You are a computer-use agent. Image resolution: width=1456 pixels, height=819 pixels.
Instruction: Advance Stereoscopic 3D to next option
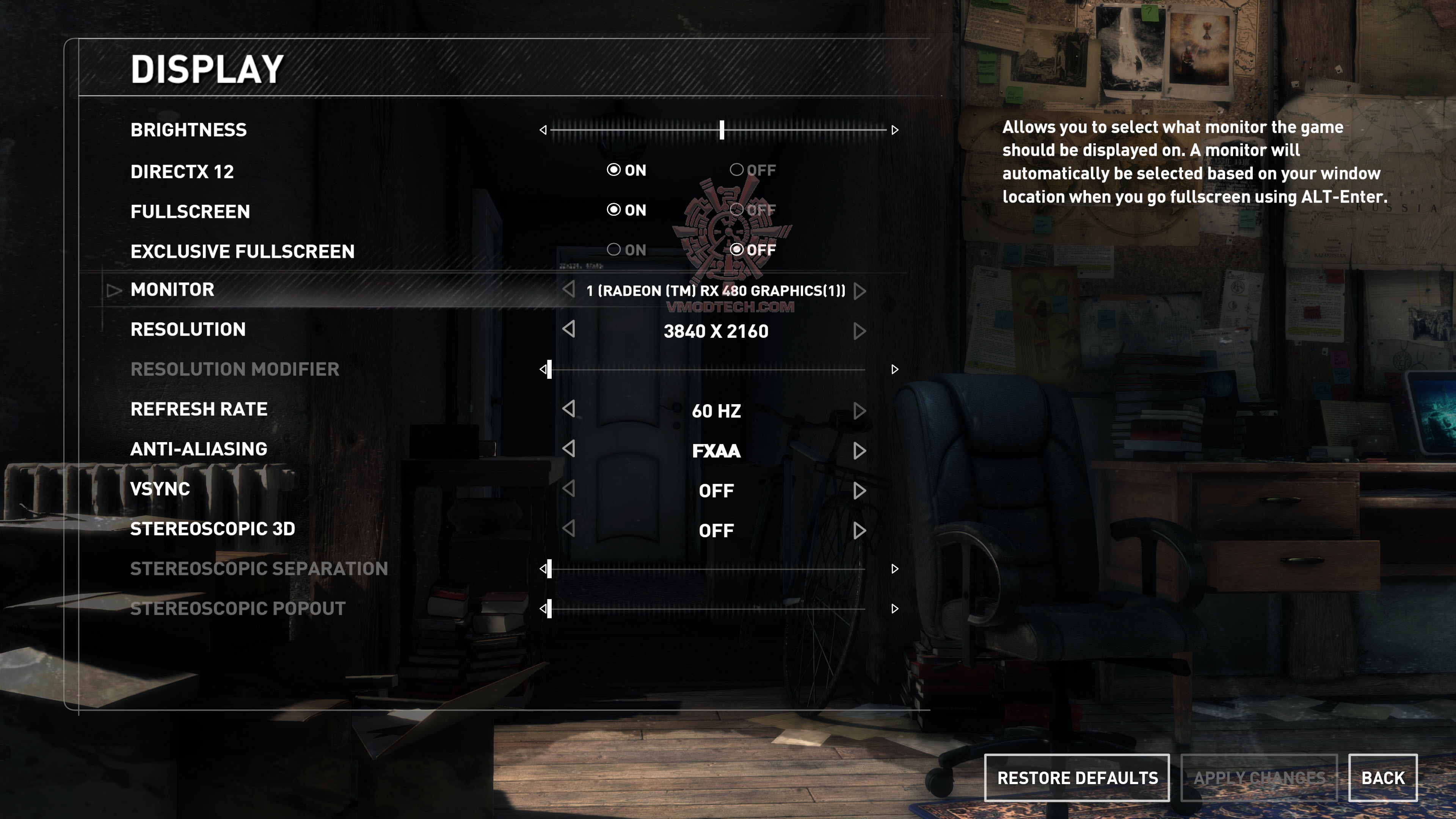[x=860, y=531]
